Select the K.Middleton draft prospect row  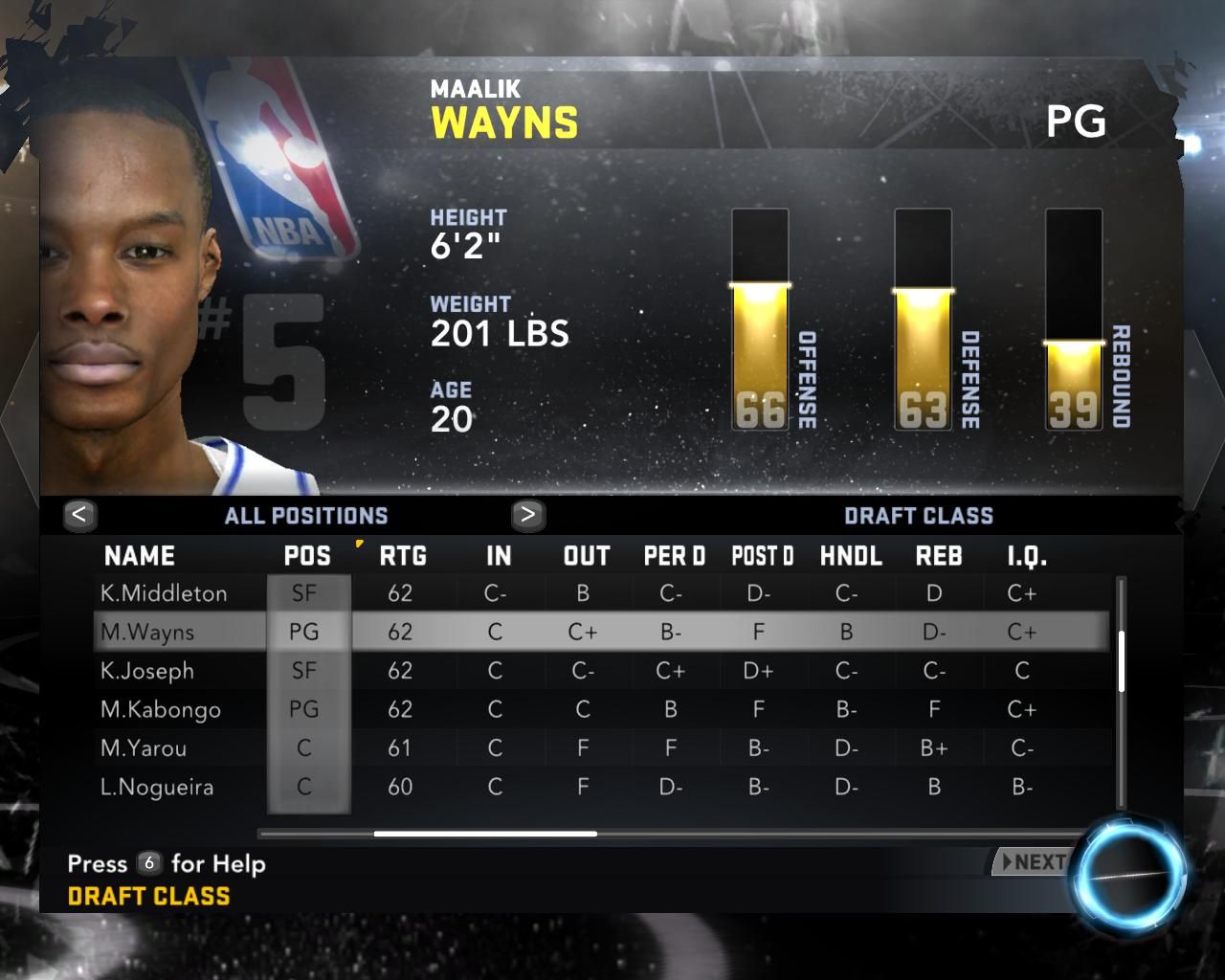click(x=165, y=593)
